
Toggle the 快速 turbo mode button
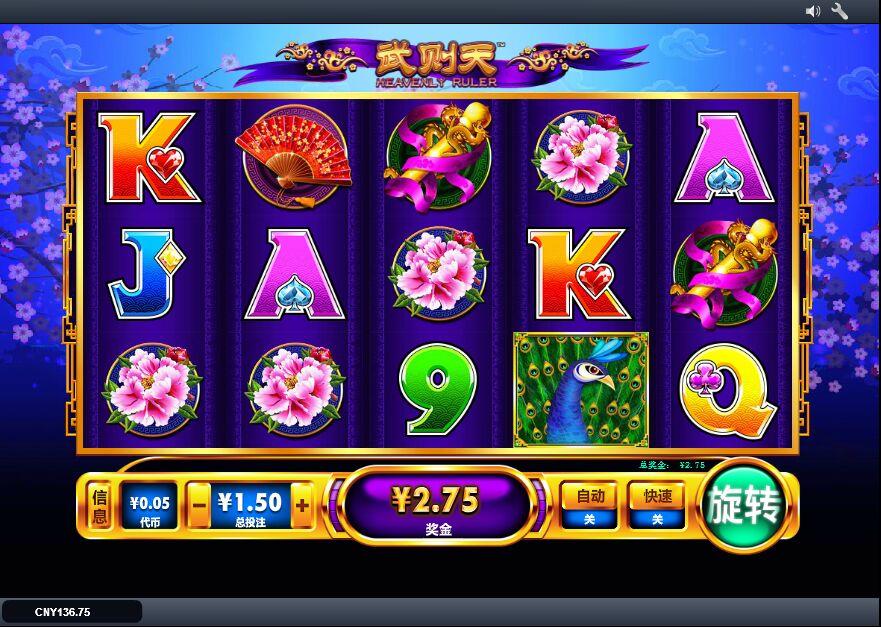(657, 505)
